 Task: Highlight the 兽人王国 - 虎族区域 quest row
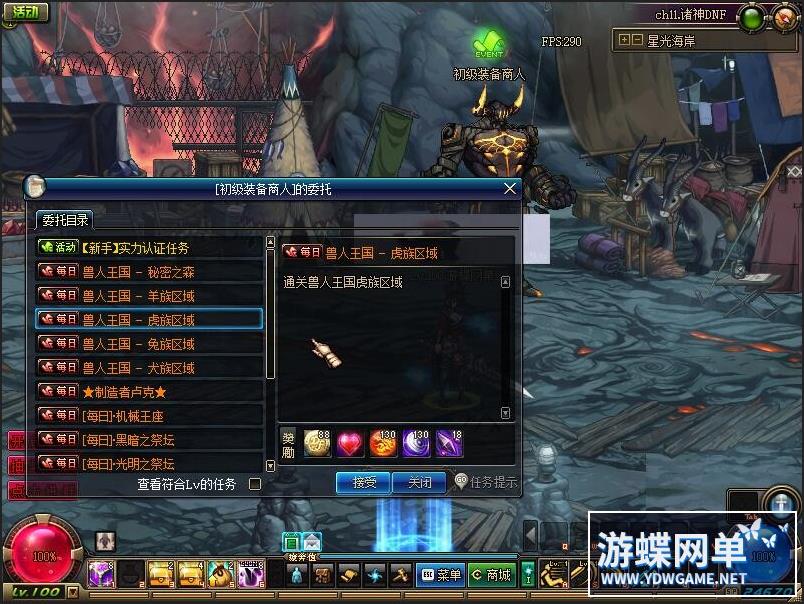pos(149,319)
